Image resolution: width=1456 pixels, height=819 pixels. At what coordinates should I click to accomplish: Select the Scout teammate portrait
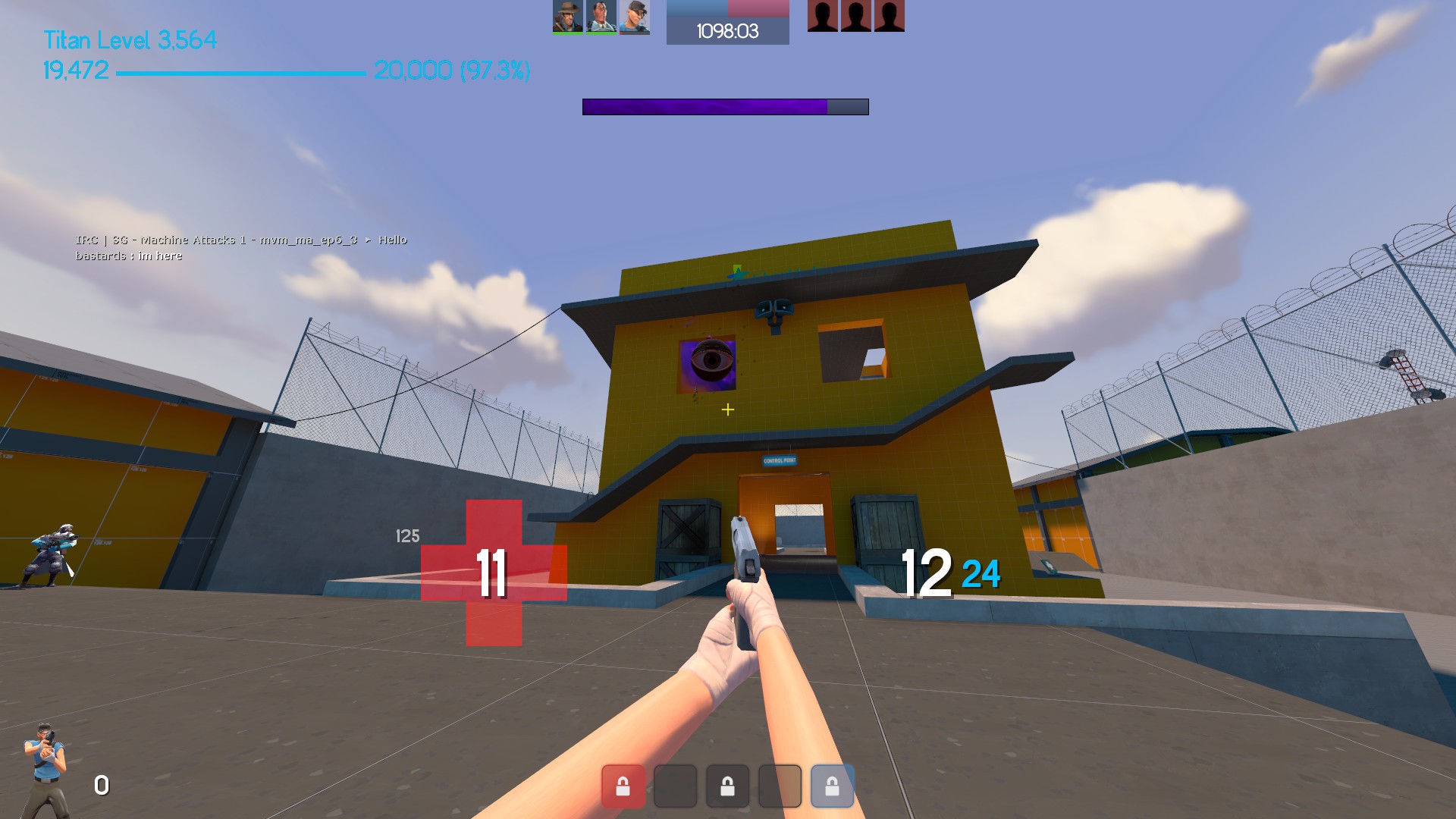(635, 17)
